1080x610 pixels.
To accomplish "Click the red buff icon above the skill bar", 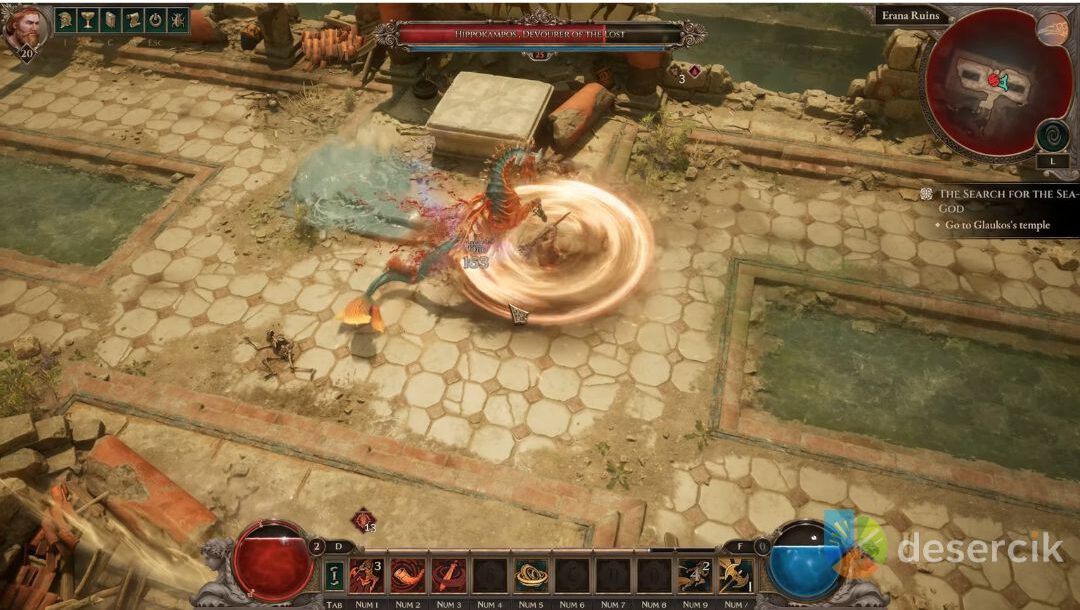I will (x=362, y=520).
